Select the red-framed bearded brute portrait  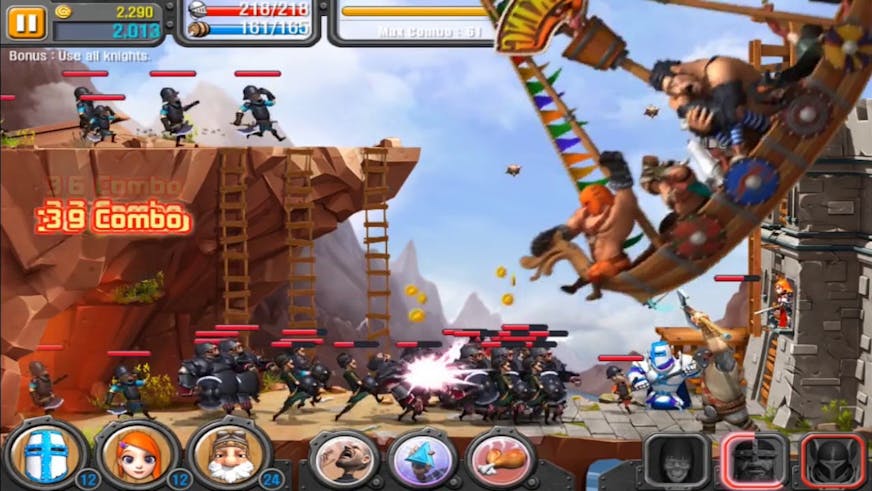755,460
